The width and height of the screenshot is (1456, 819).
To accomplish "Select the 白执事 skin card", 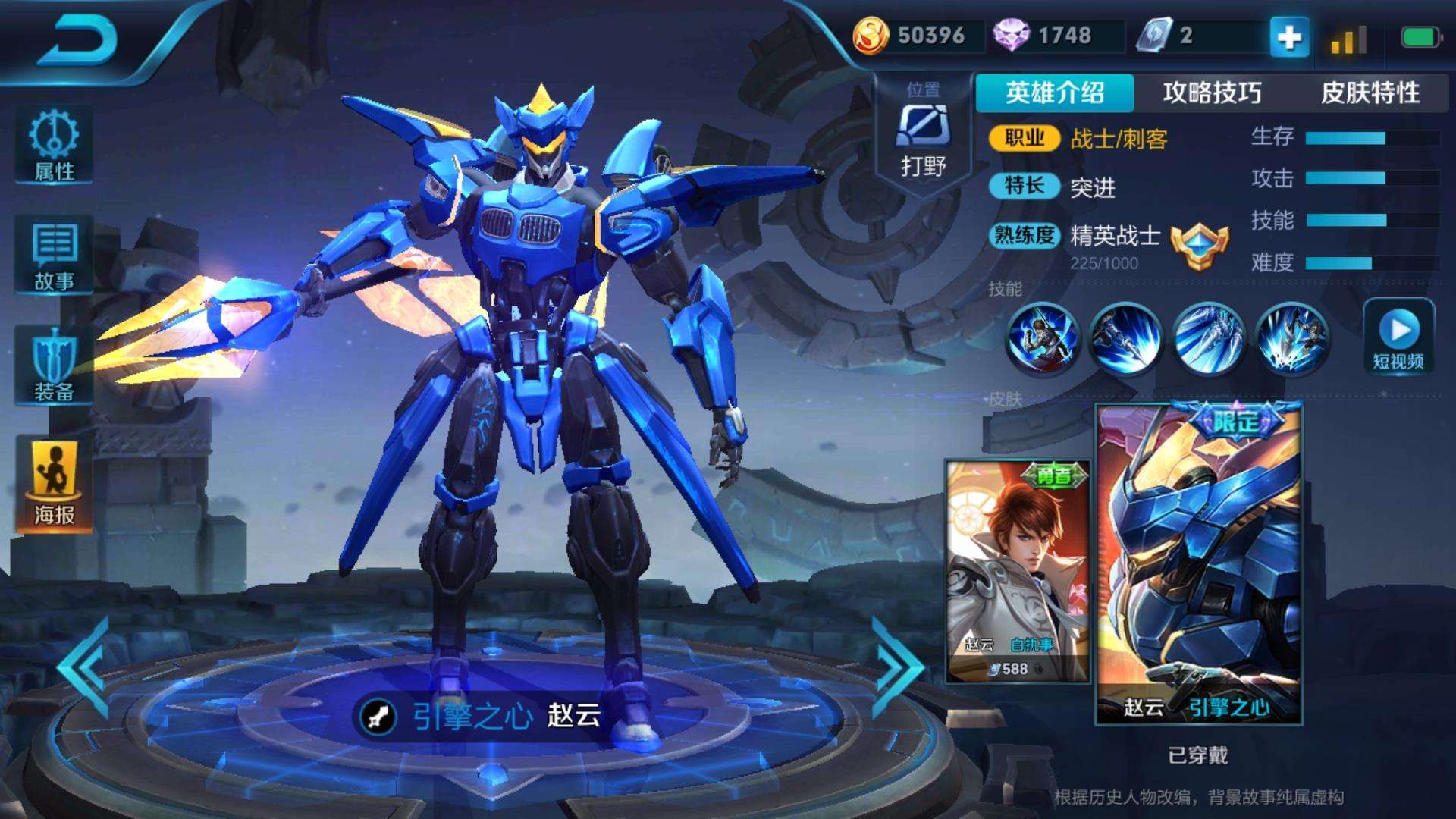I will [x=1018, y=570].
